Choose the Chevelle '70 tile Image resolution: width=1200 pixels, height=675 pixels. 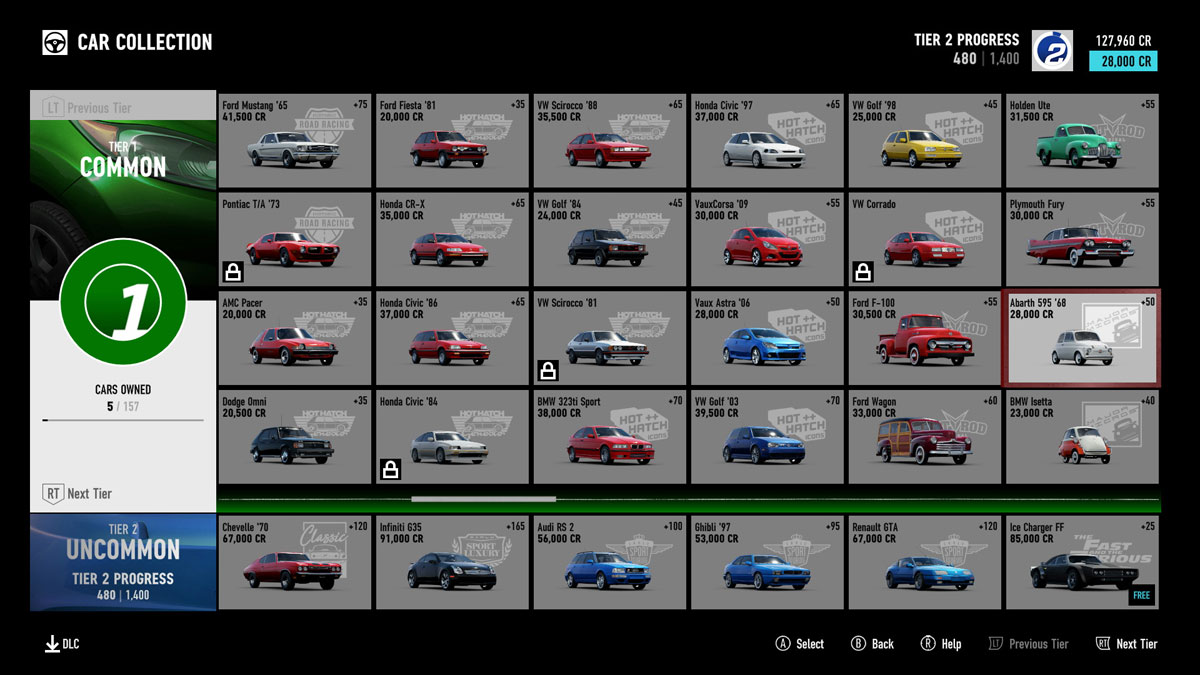pyautogui.click(x=294, y=563)
